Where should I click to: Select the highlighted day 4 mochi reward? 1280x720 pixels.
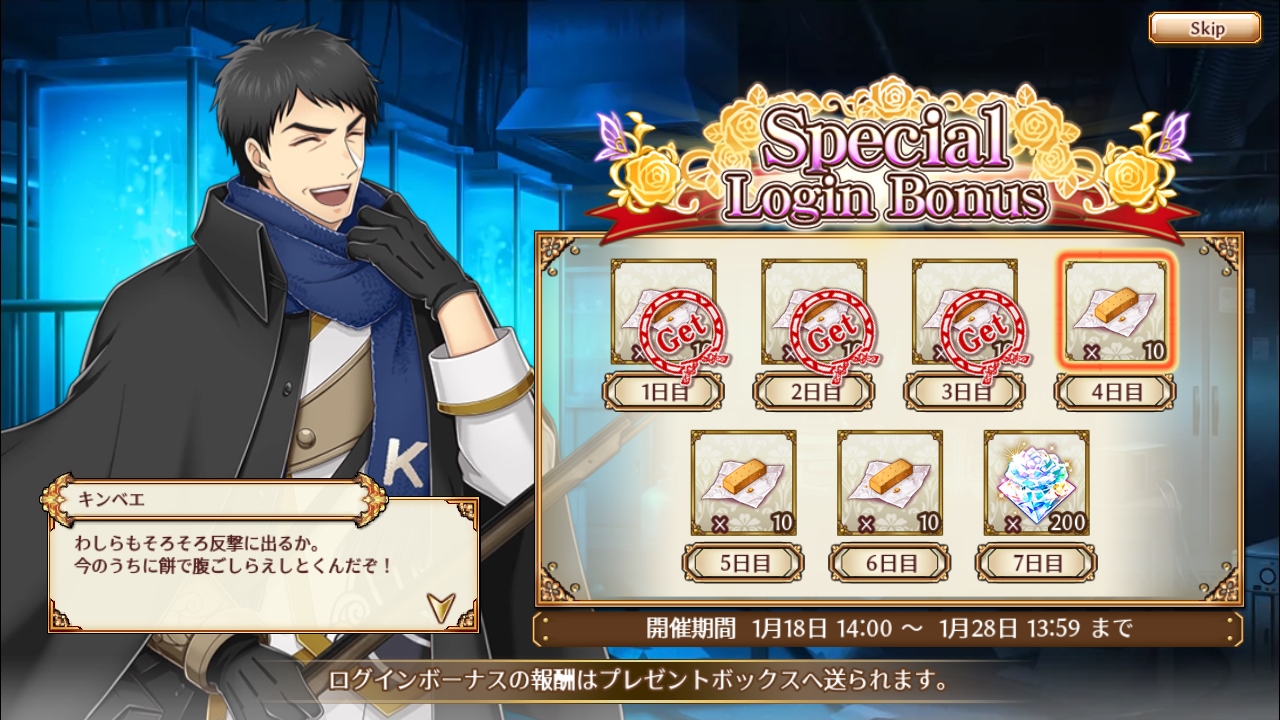tap(1116, 311)
